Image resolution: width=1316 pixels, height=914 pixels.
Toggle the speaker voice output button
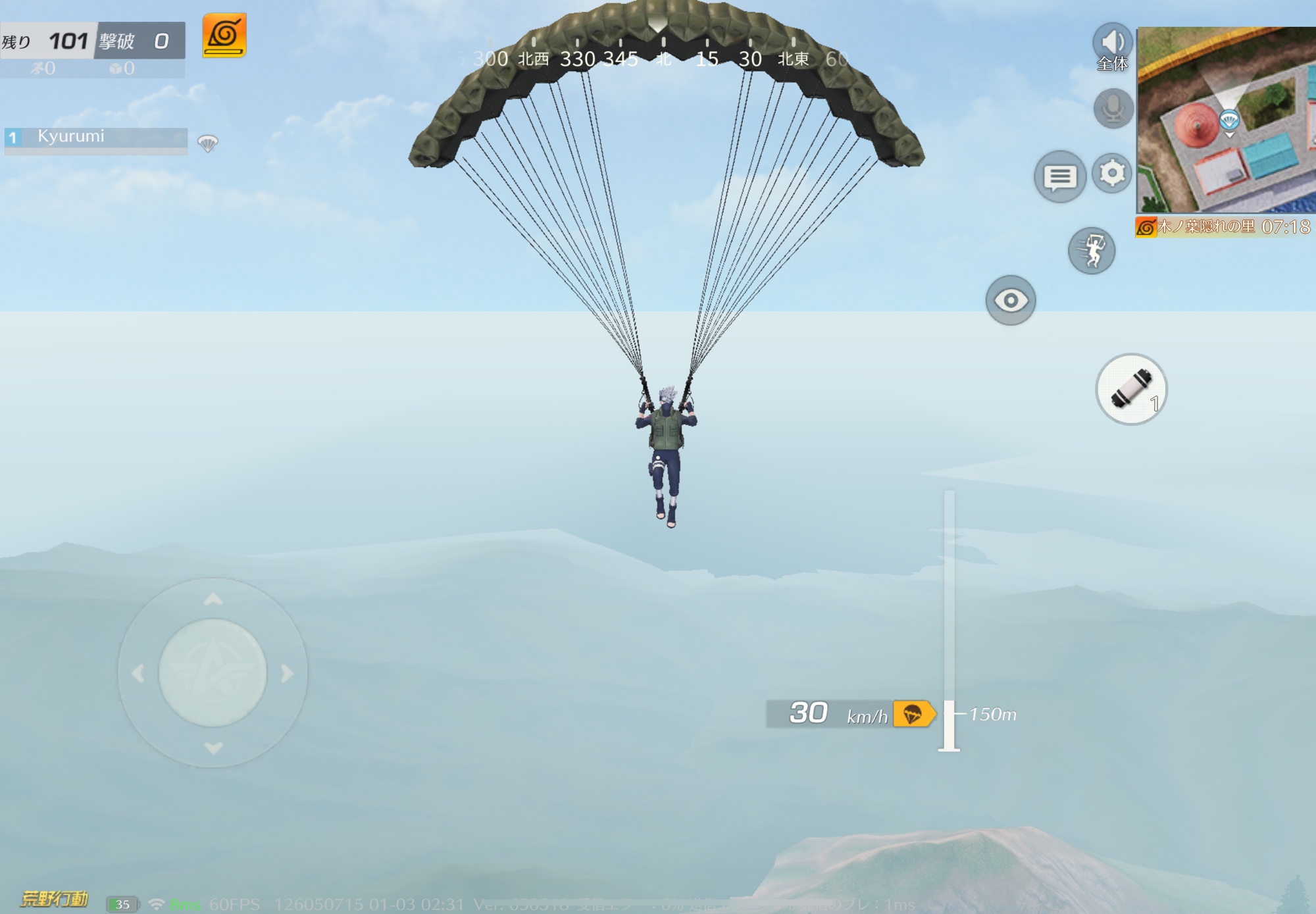tap(1112, 43)
